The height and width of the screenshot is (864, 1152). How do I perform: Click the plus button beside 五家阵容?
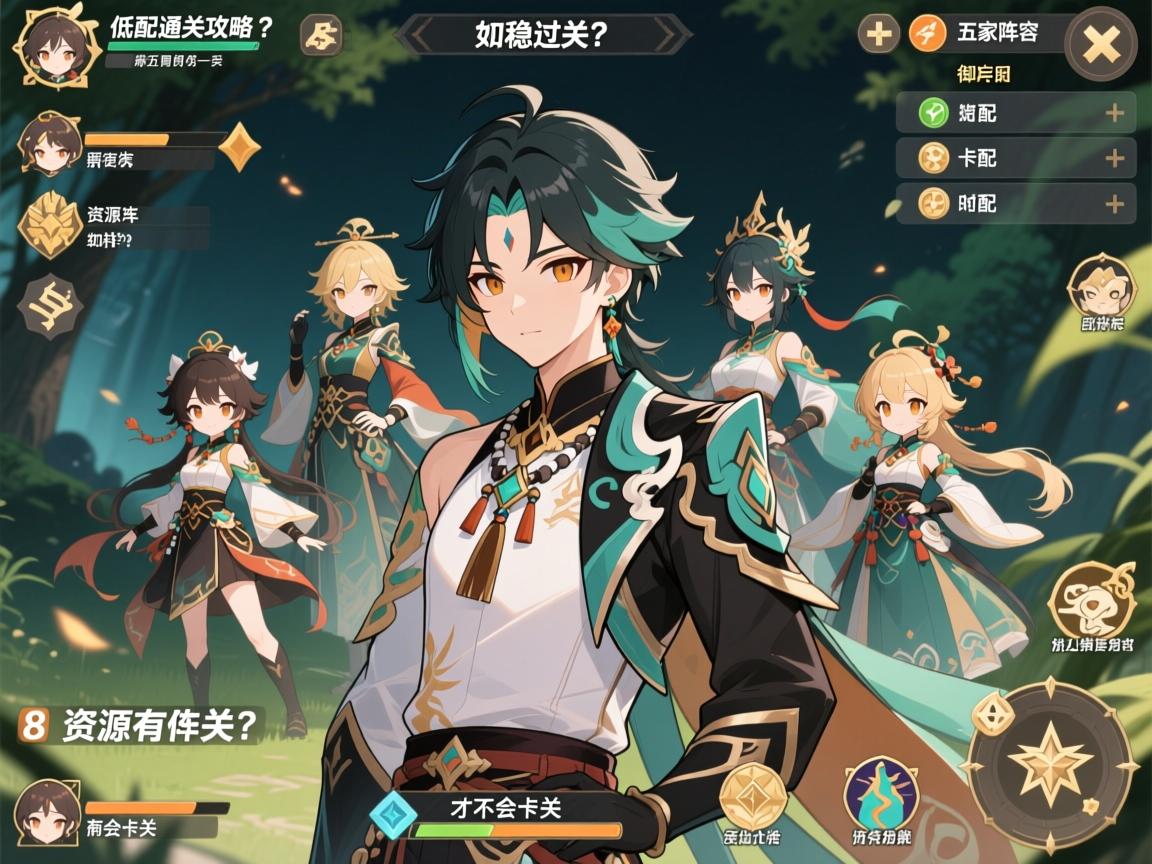tap(879, 34)
